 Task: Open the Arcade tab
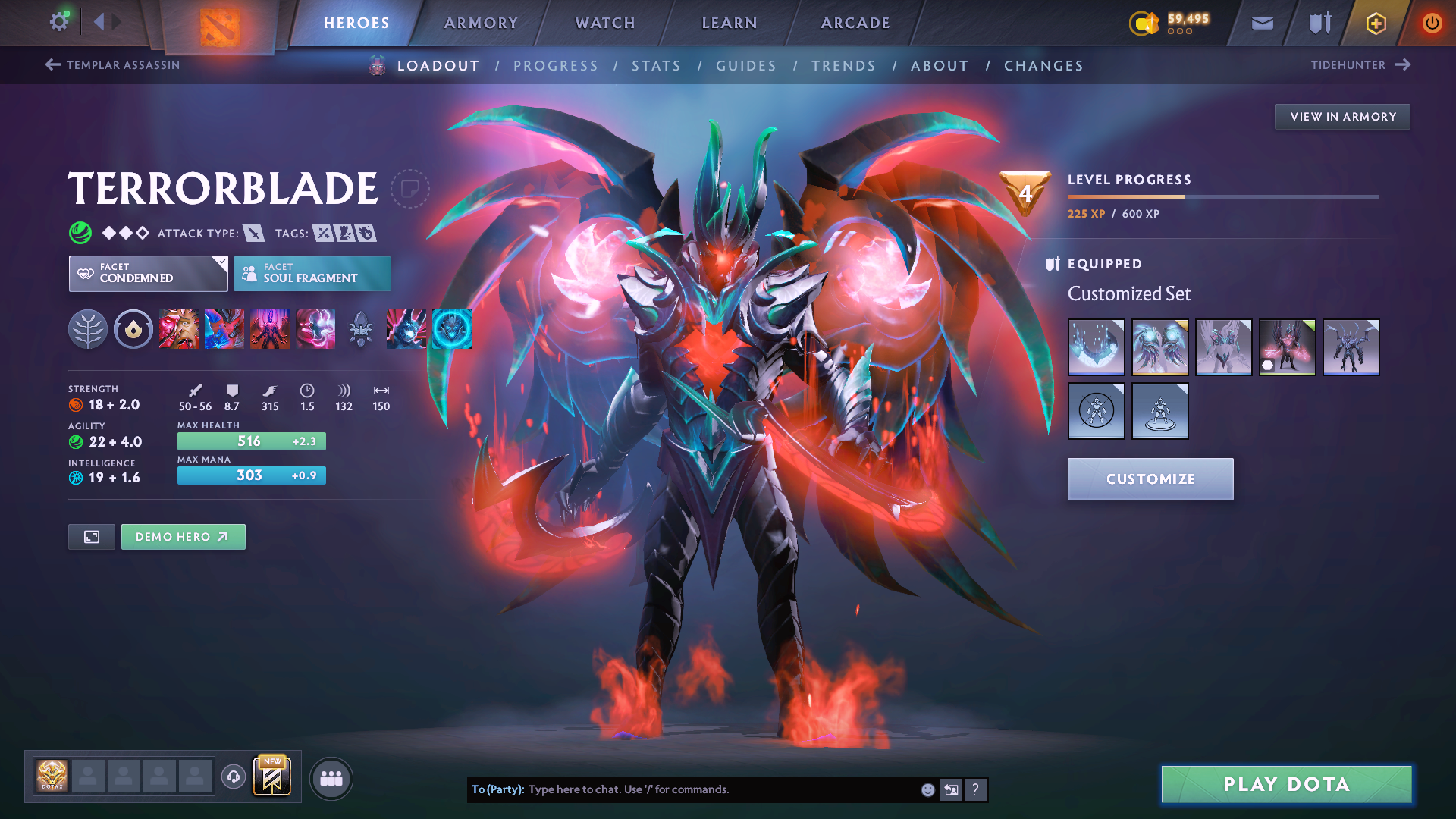coord(855,23)
